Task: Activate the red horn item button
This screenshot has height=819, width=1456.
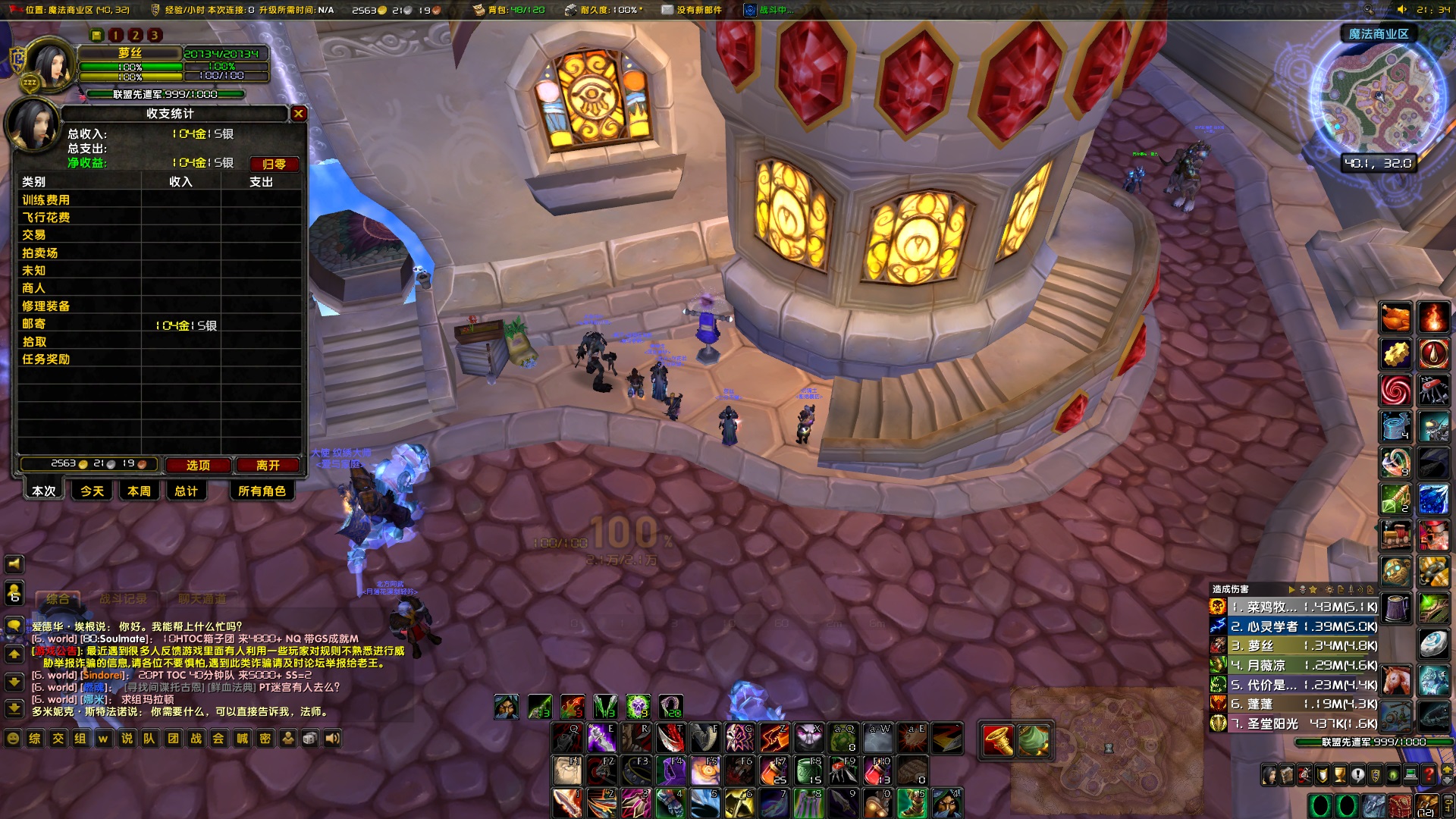Action: click(x=998, y=740)
